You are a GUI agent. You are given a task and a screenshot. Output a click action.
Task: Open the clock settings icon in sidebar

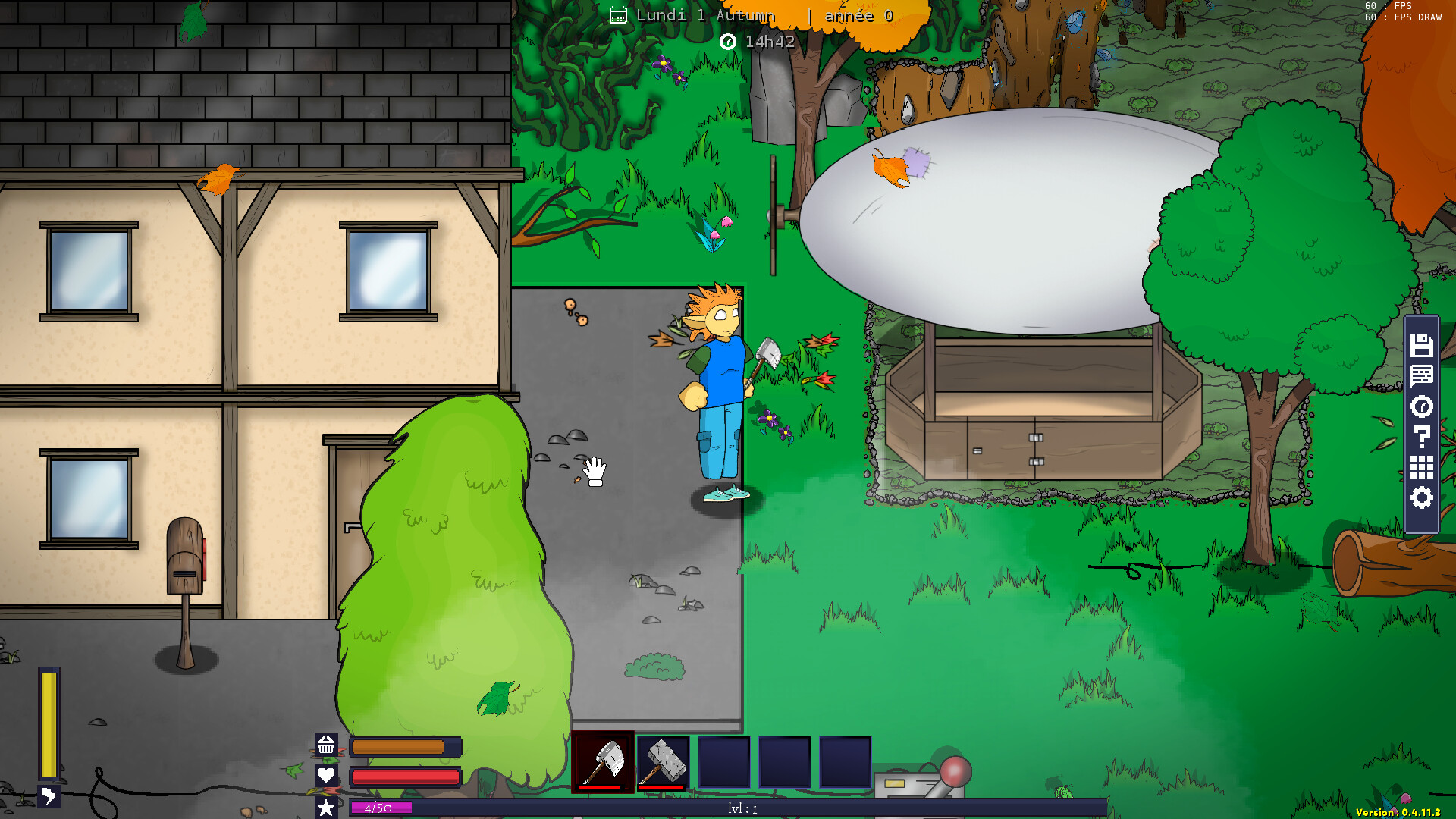[x=1422, y=406]
